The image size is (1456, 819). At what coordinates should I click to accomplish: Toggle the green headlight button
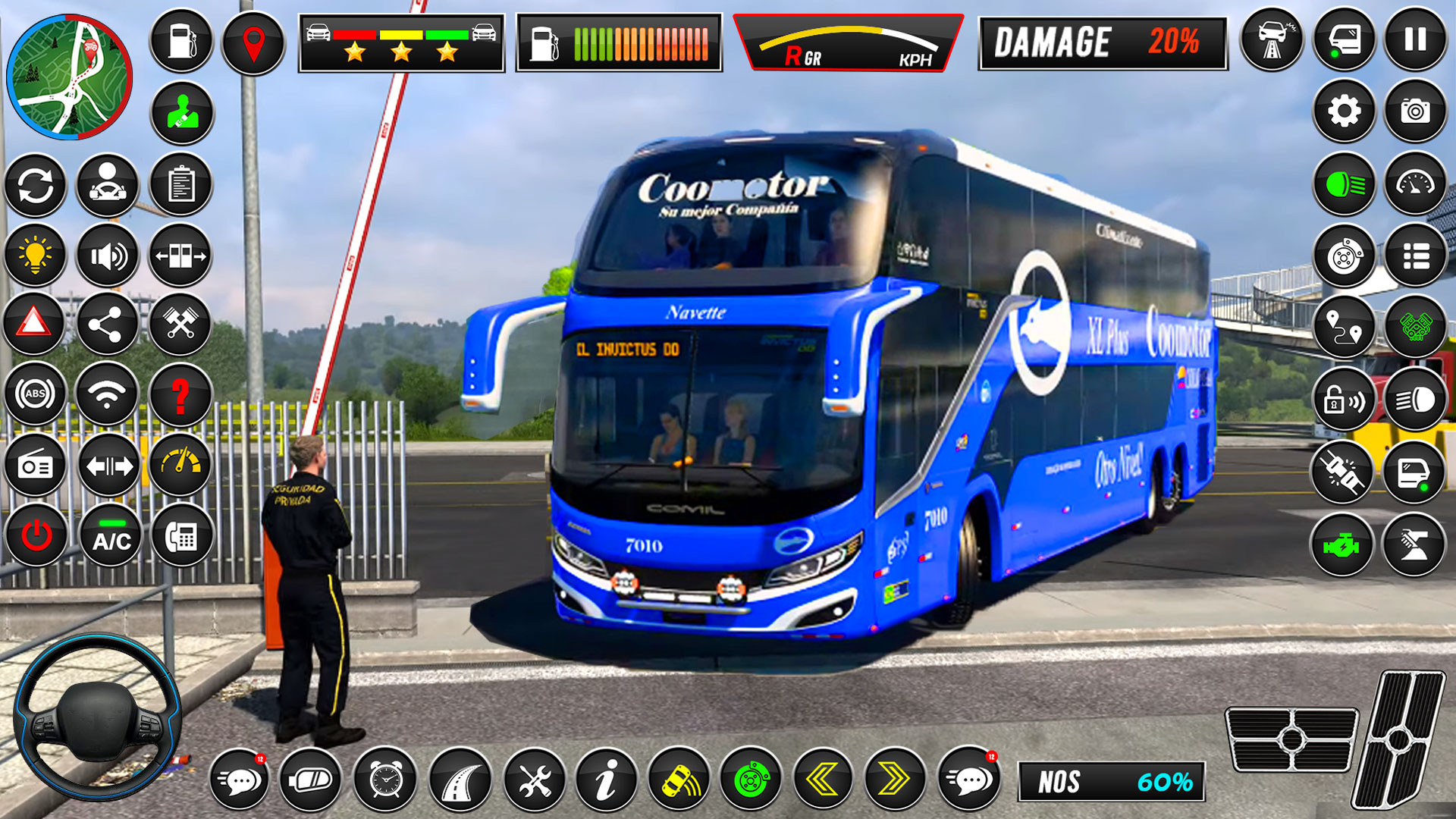click(x=1344, y=184)
